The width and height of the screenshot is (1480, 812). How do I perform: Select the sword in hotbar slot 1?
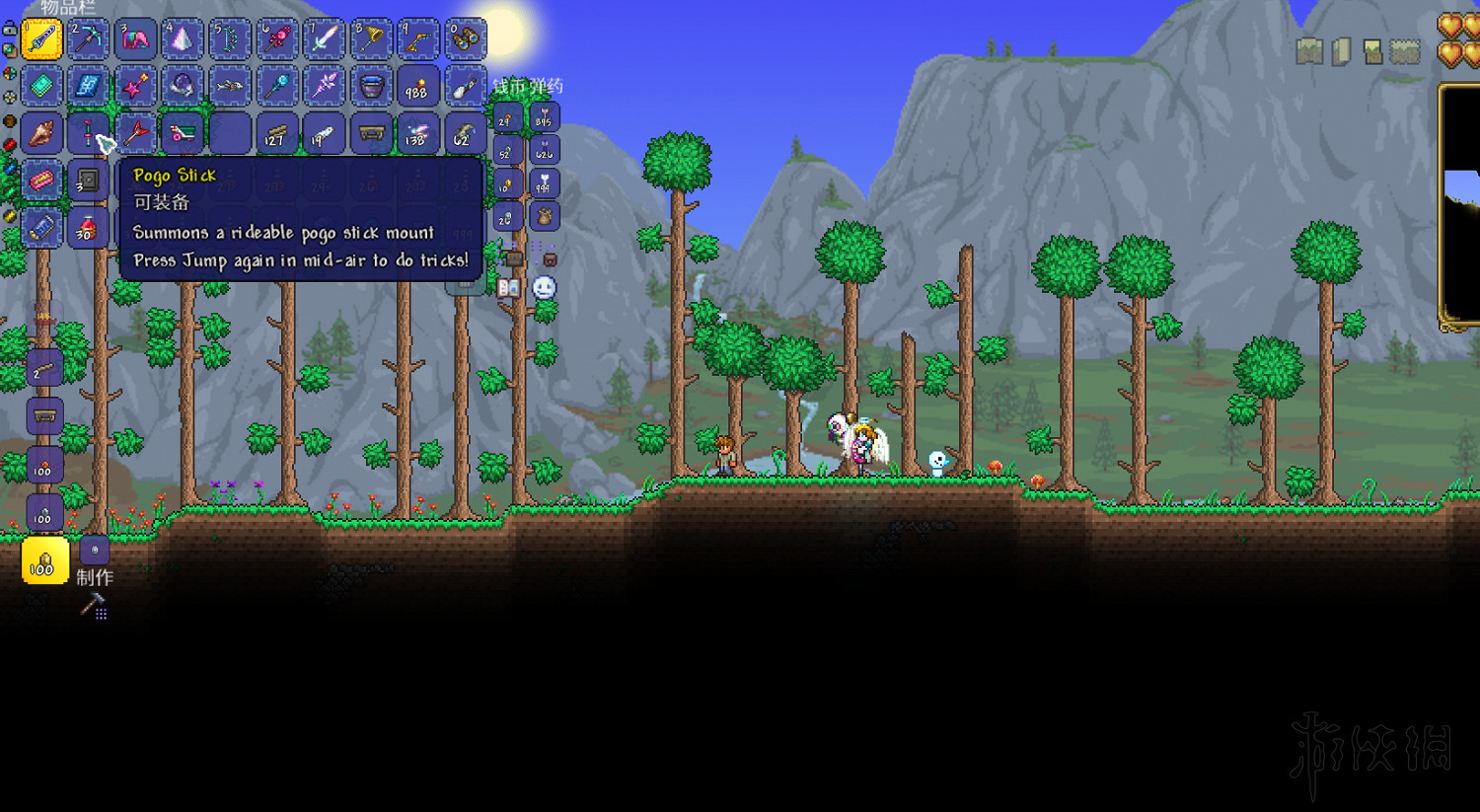[x=41, y=39]
